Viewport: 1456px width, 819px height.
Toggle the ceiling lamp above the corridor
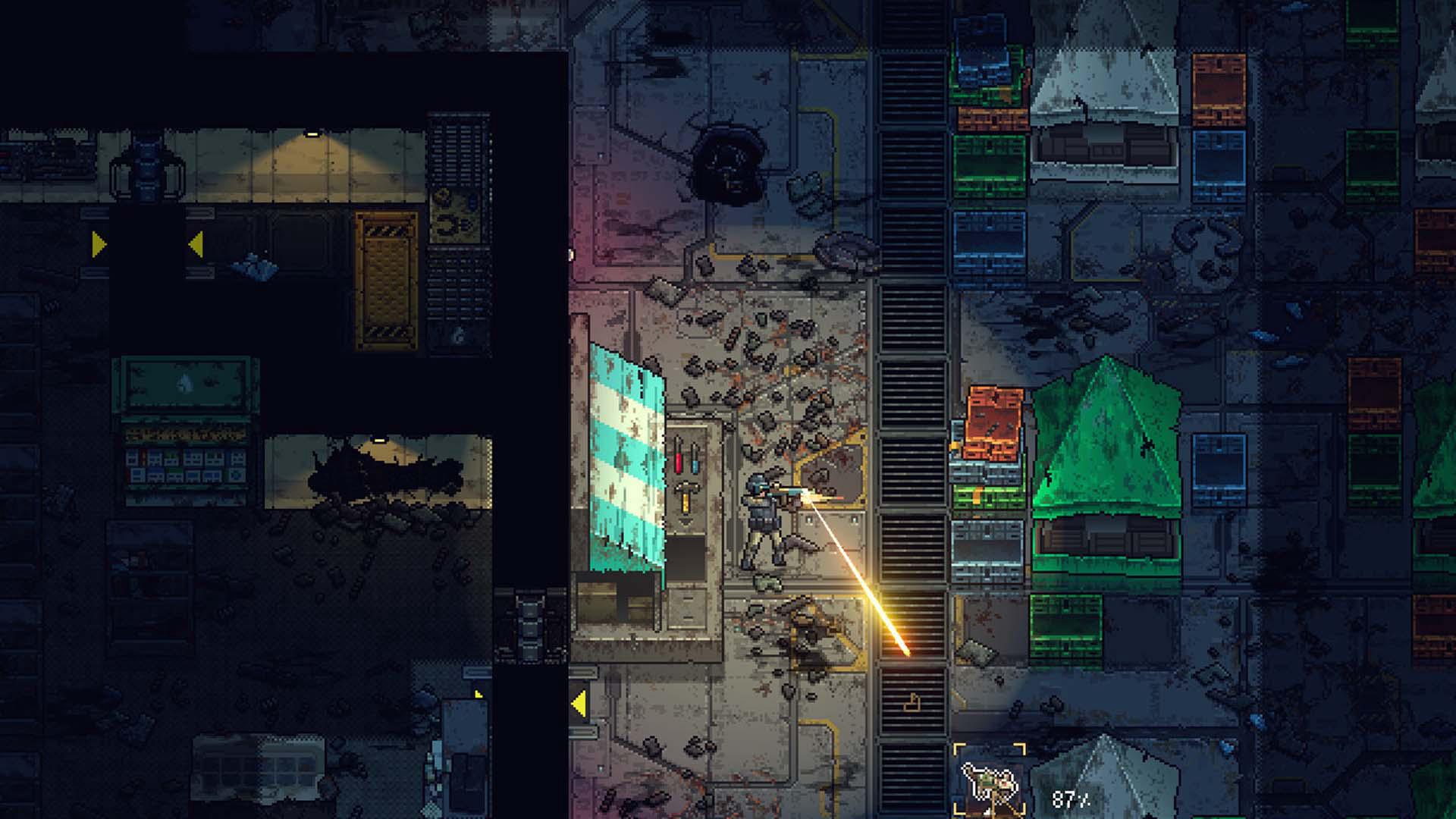(x=311, y=135)
